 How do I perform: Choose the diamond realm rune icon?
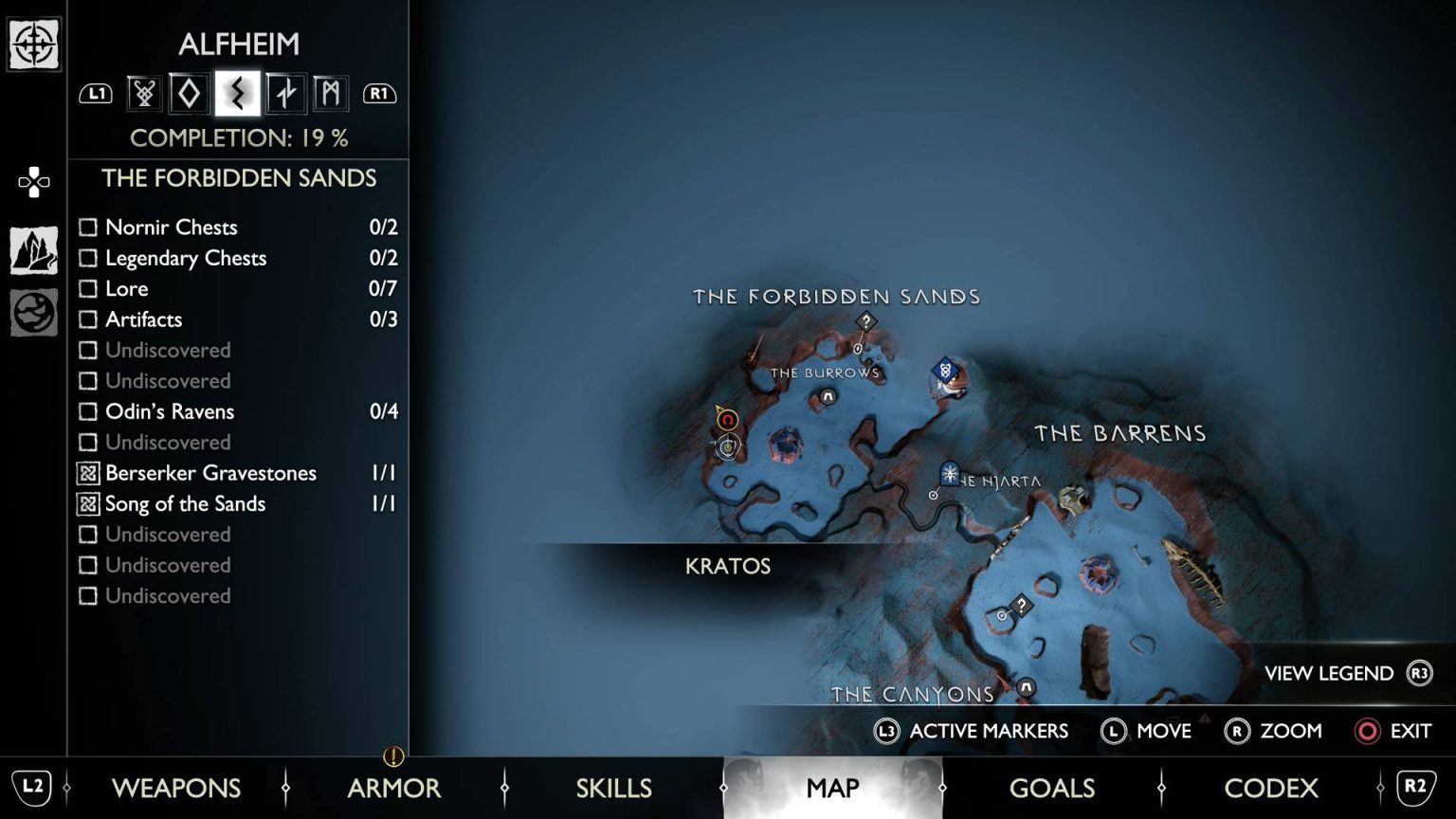190,93
